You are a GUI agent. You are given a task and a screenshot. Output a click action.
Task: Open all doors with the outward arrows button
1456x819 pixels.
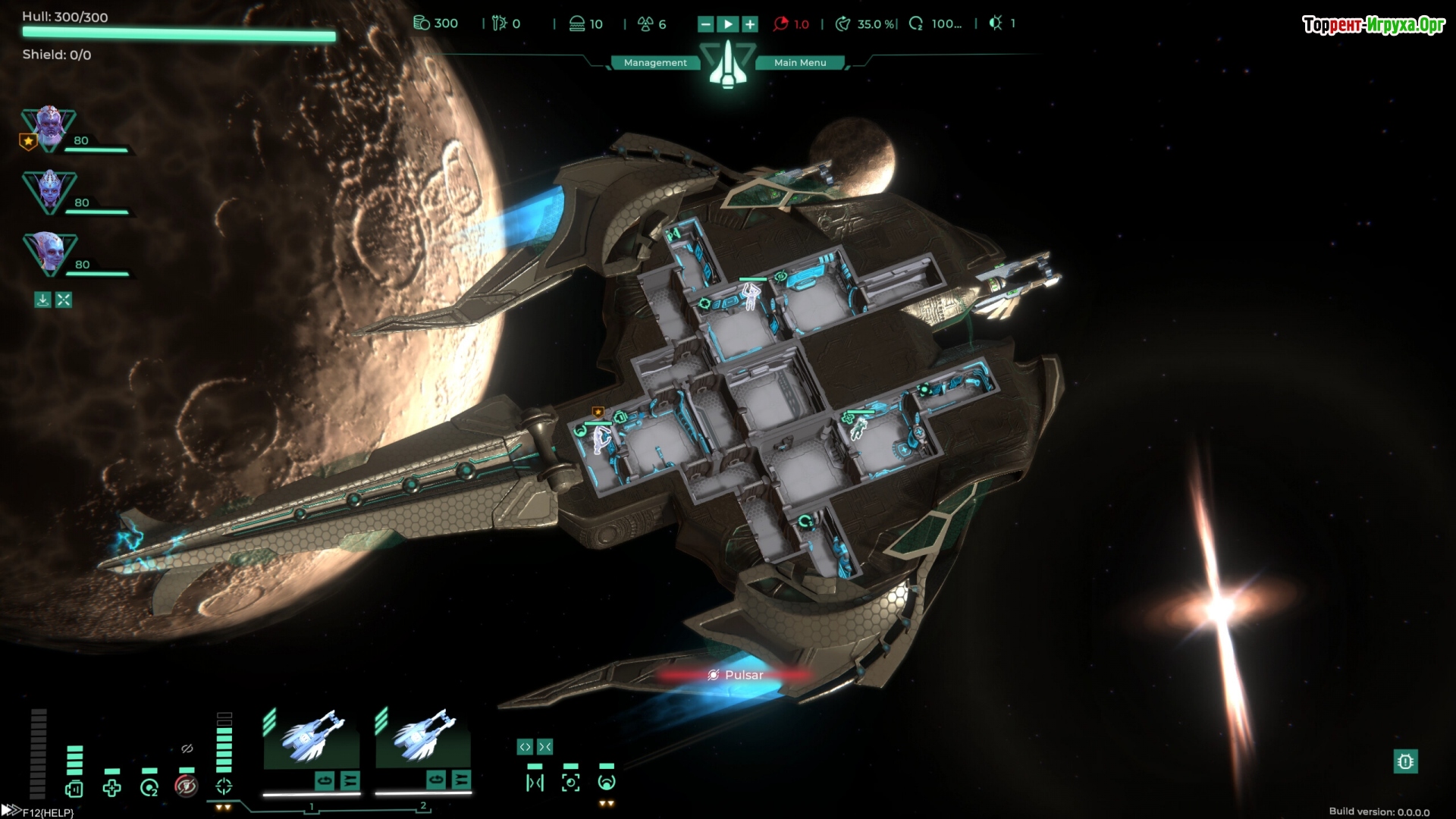coord(525,748)
